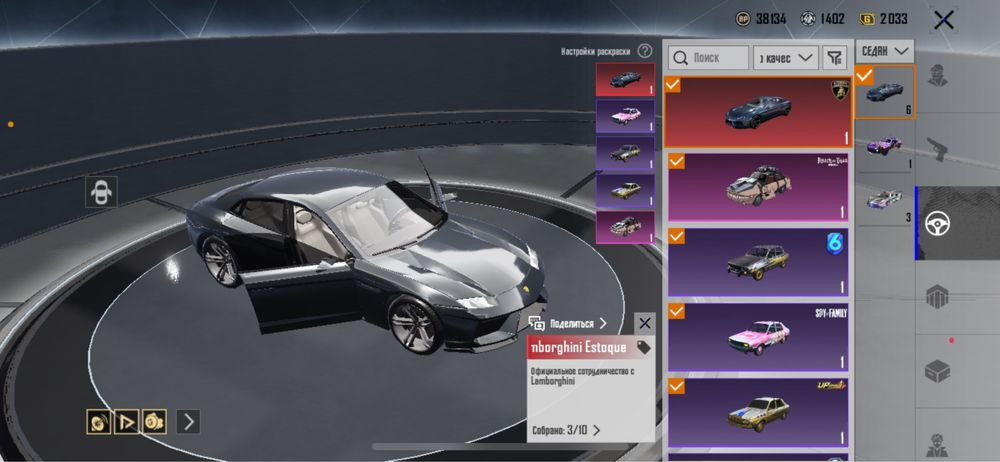Pick the black sedan skin with number 6 badge

click(758, 262)
